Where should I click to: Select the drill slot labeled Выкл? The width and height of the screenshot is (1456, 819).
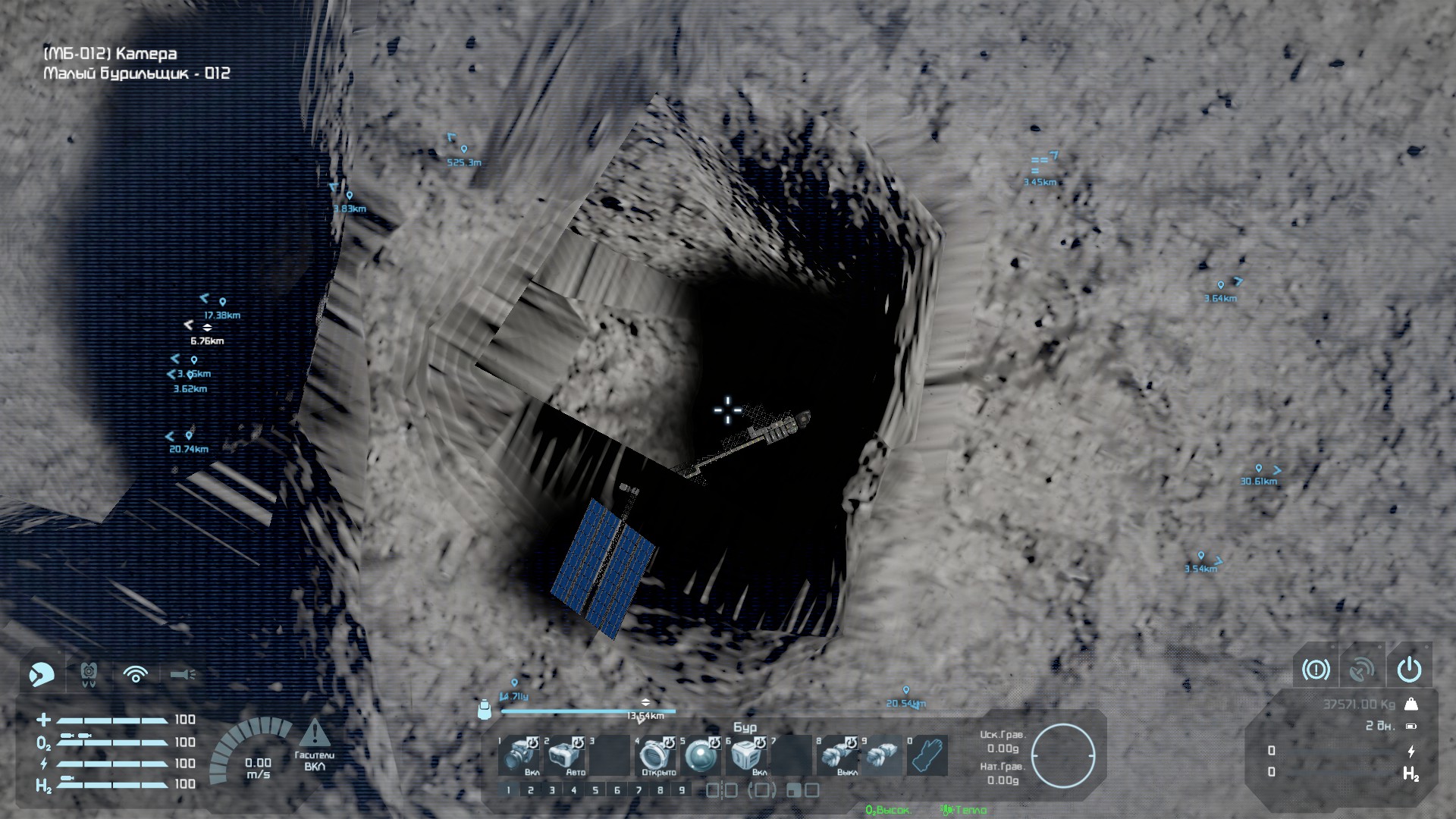click(837, 755)
